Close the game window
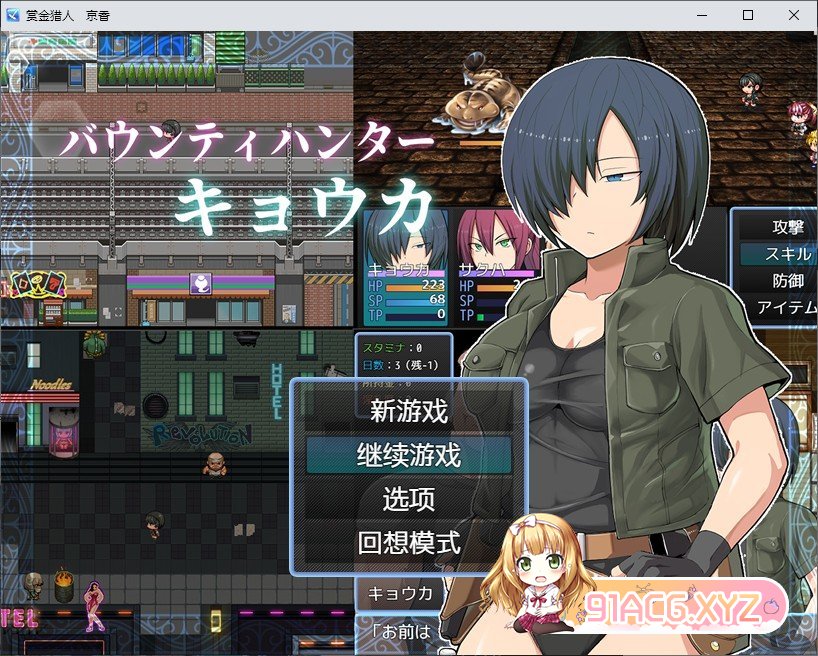Screen dimensions: 818x656 point(794,14)
